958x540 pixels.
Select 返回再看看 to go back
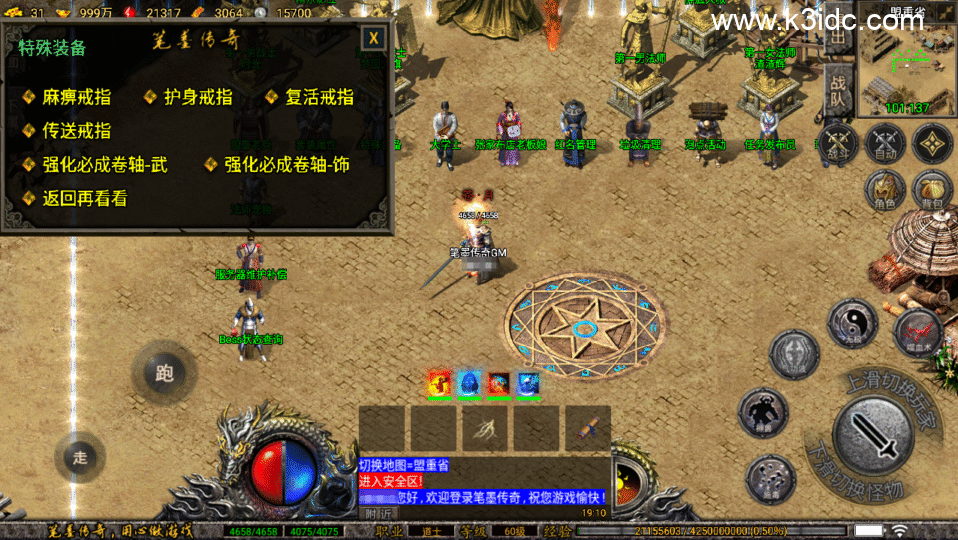pos(84,198)
